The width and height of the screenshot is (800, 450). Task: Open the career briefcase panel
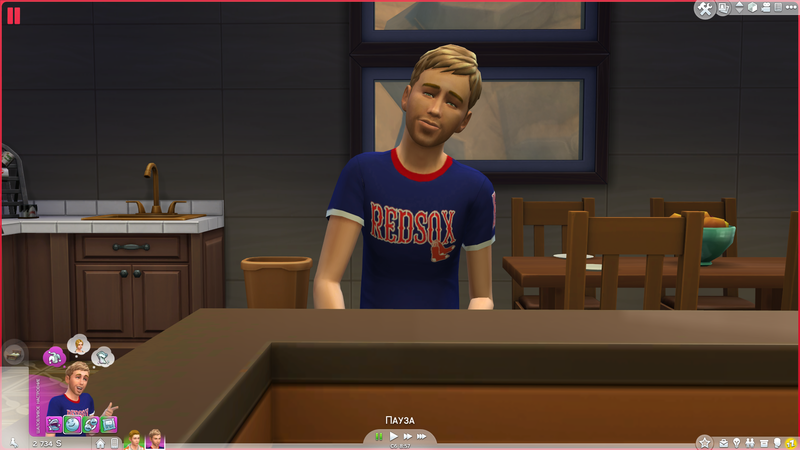point(722,442)
